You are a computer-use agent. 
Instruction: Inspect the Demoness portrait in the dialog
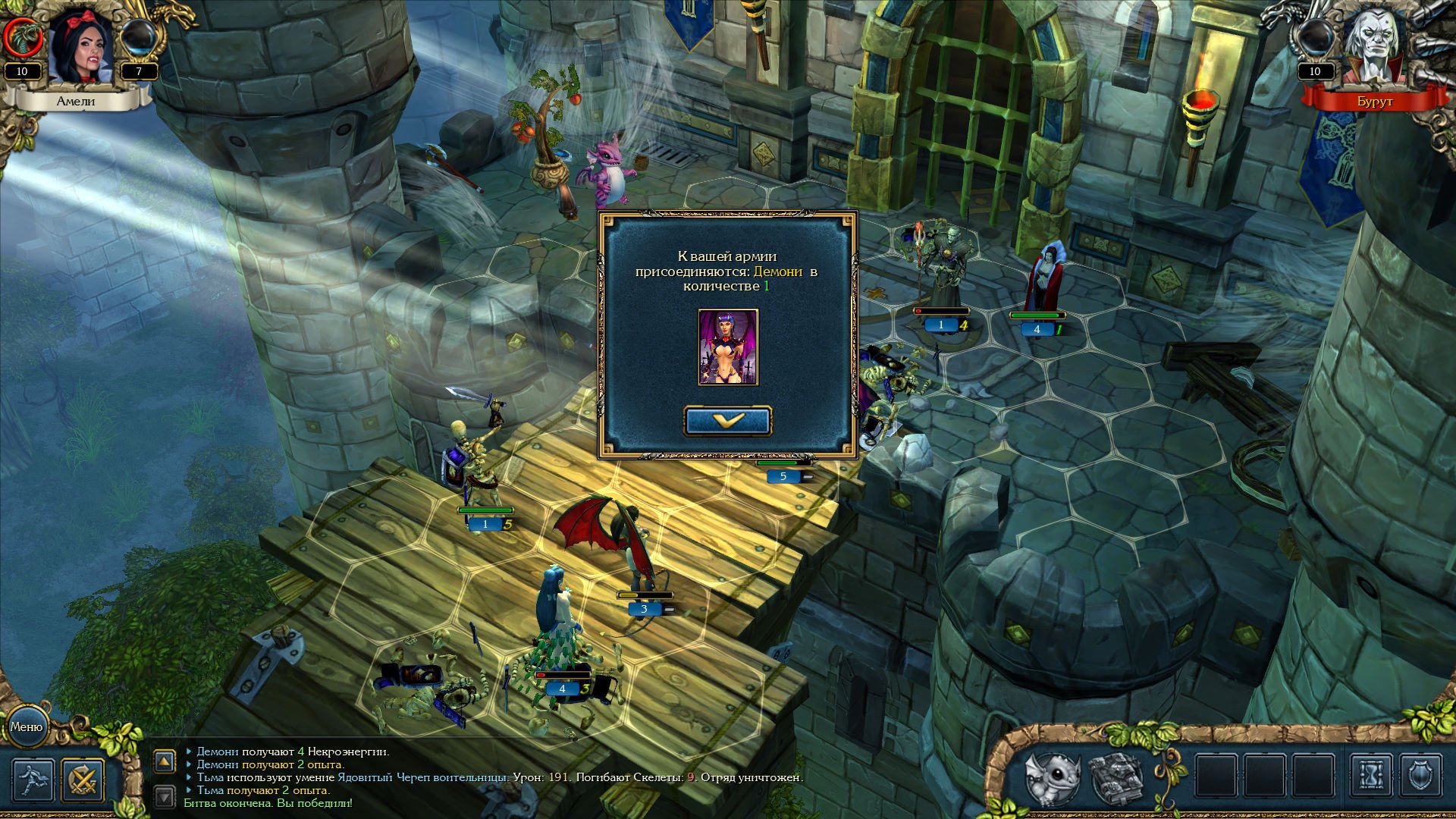click(728, 347)
